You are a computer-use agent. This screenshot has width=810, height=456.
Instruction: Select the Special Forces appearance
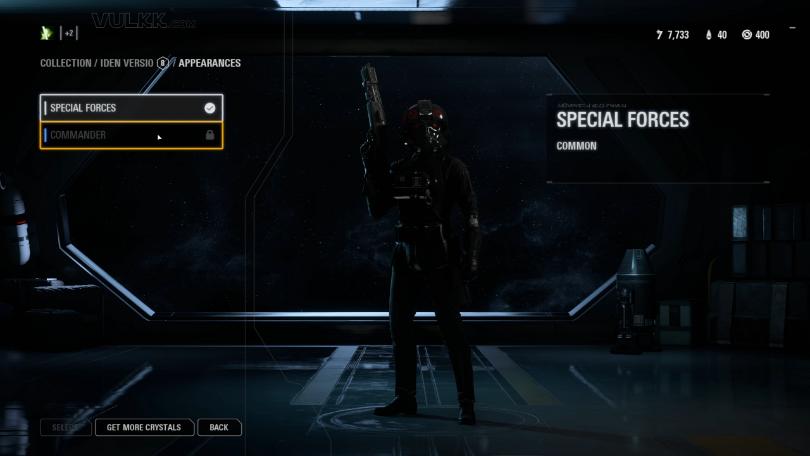click(x=130, y=108)
